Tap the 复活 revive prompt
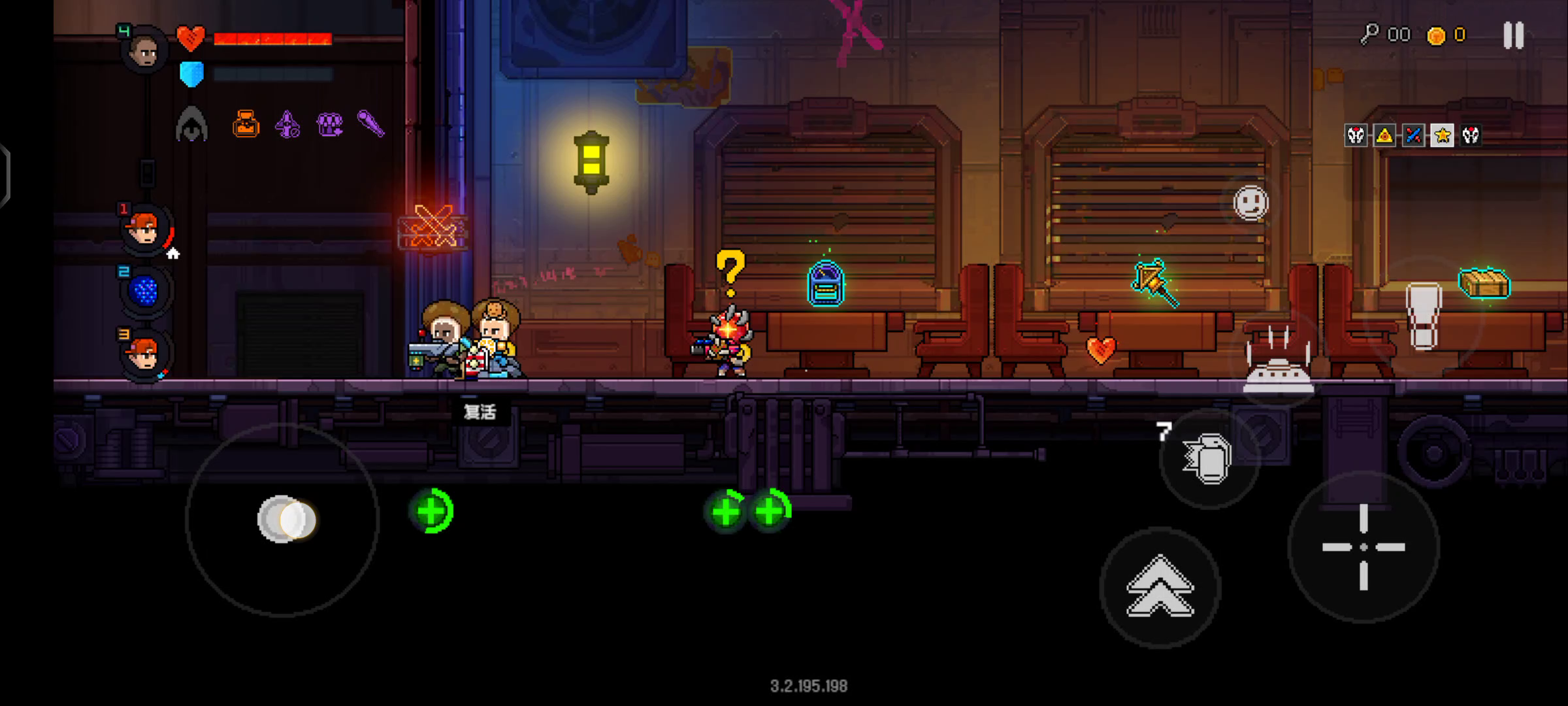Image resolution: width=1568 pixels, height=706 pixels. point(480,412)
